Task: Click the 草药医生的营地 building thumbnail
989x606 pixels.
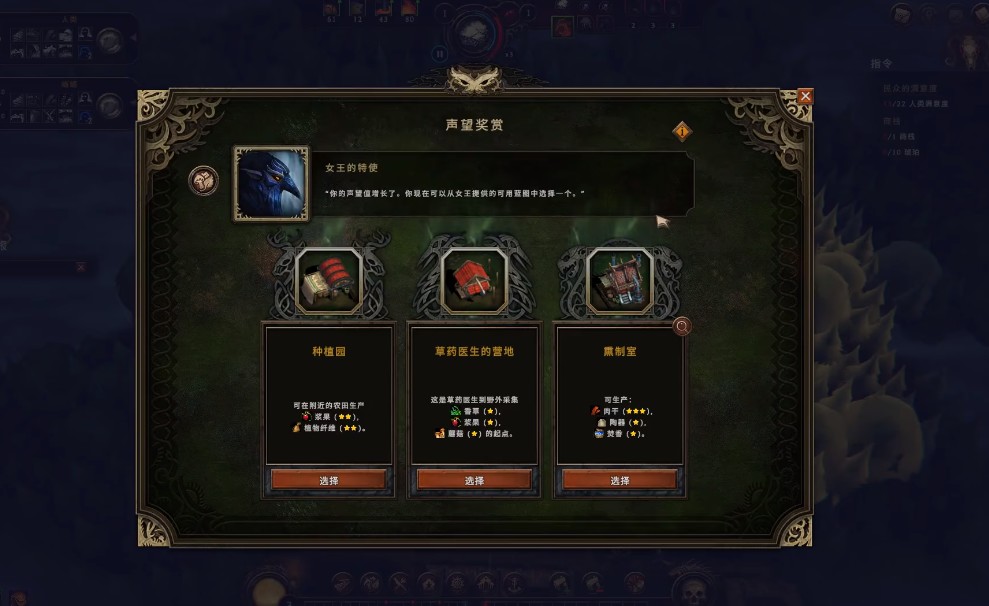Action: tap(474, 280)
